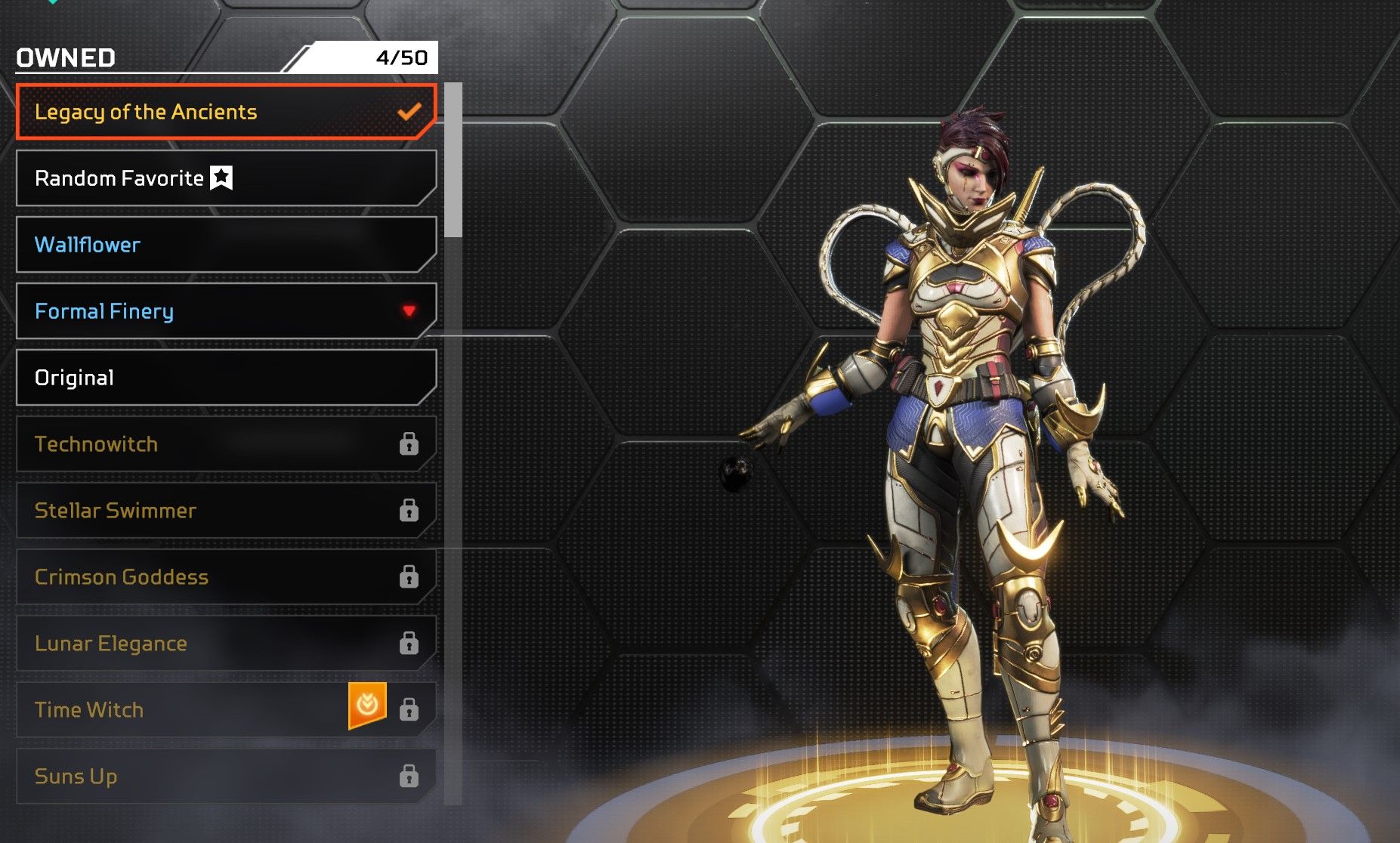Preview the locked Technowitch skin
The height and width of the screenshot is (843, 1400).
(225, 444)
